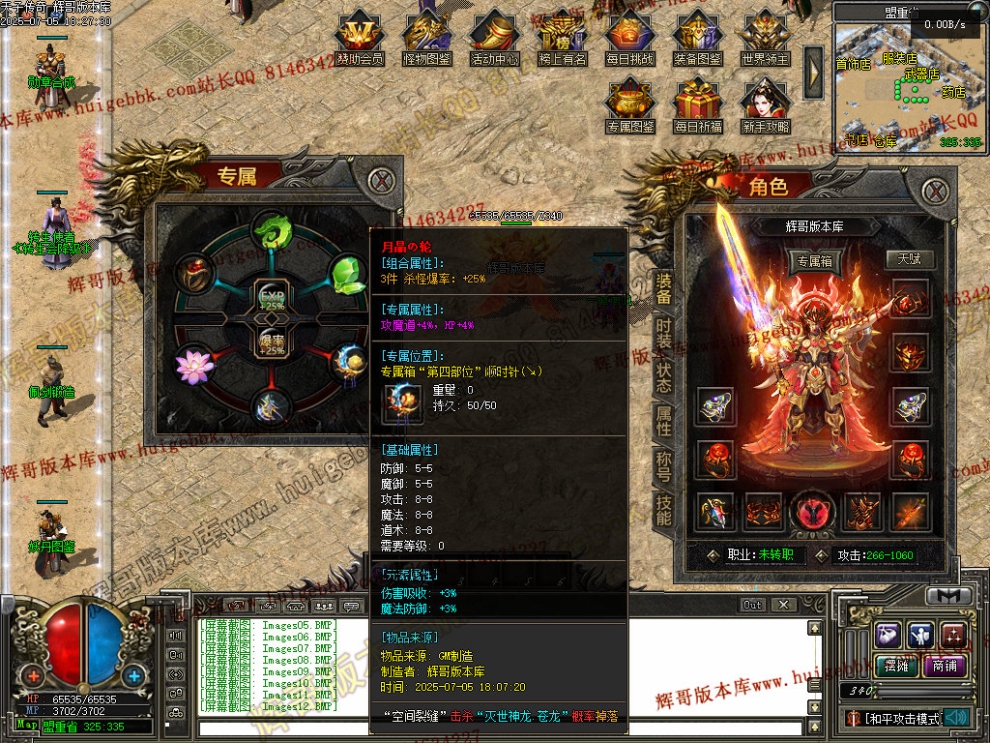The height and width of the screenshot is (743, 990).
Task: Select the pink lotus slot in 专属 wheel
Action: [194, 366]
